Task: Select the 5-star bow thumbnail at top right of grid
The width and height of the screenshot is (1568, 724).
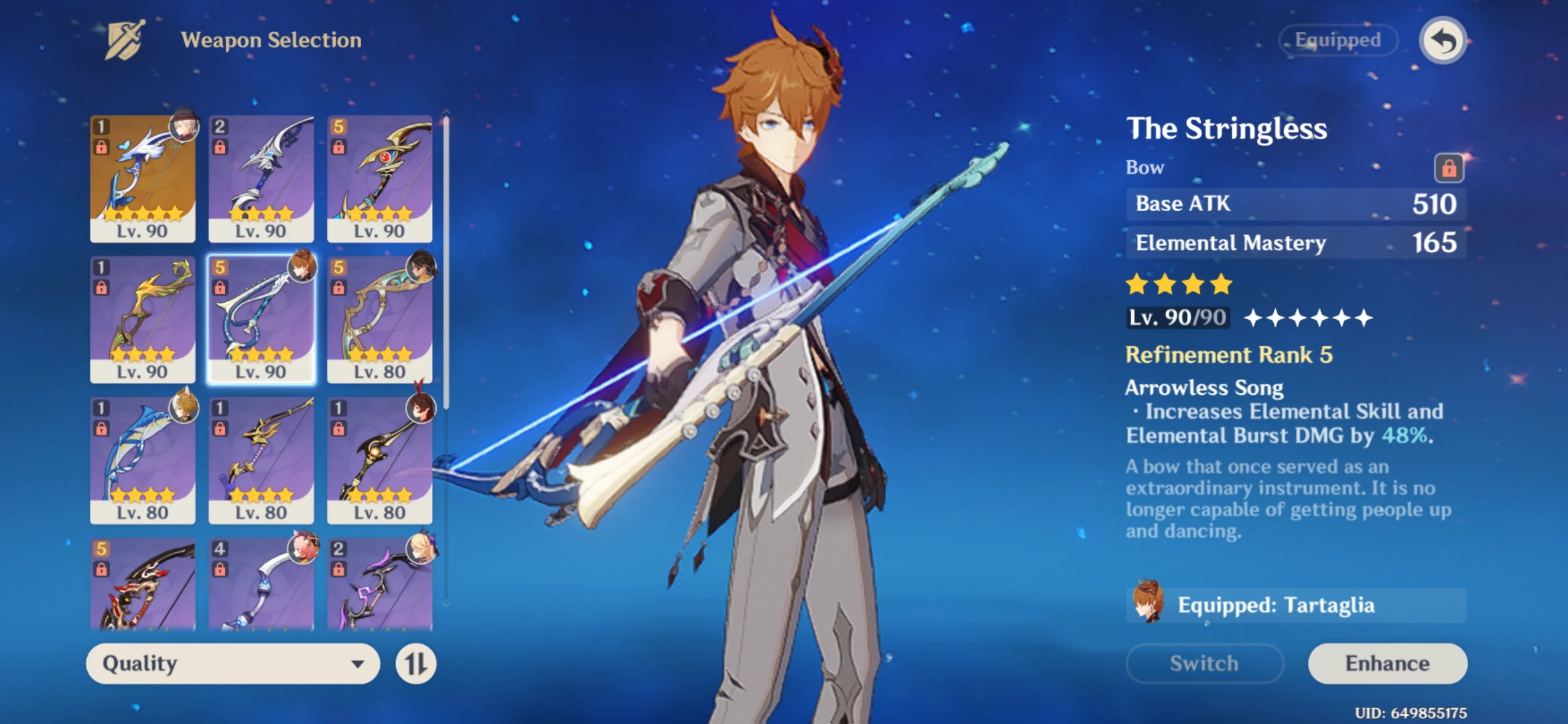Action: [379, 178]
